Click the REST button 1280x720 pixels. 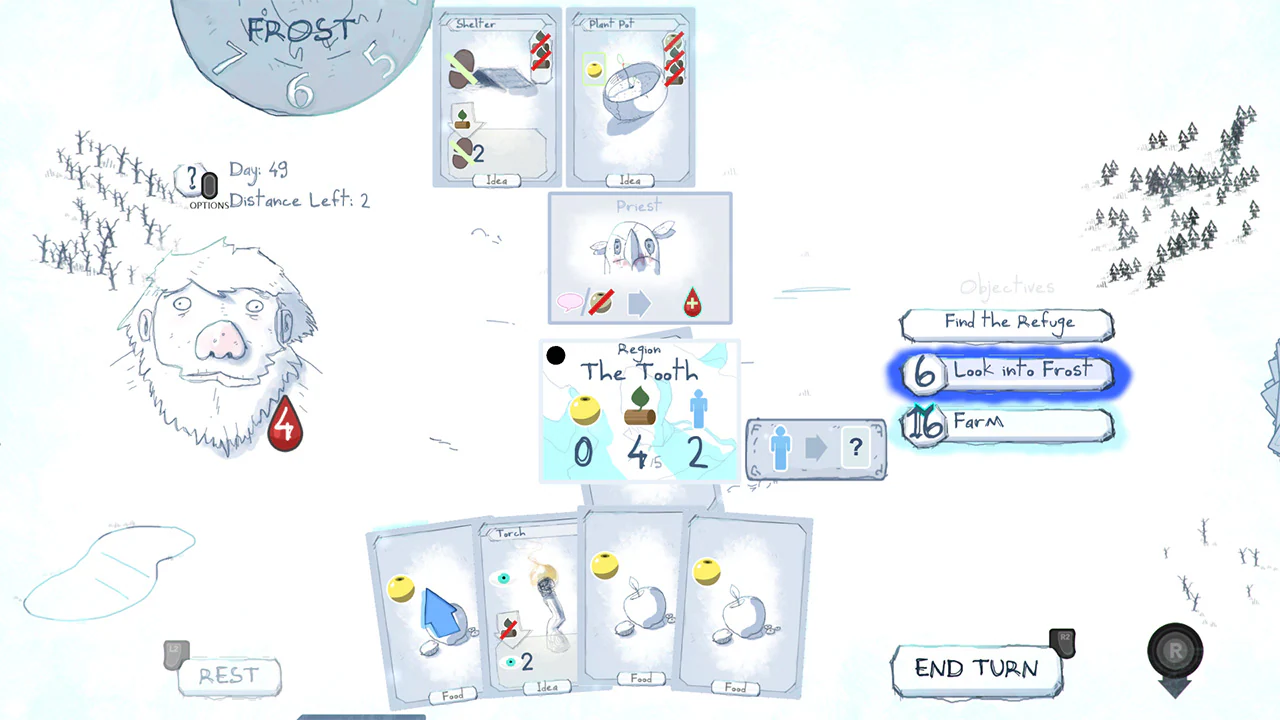231,675
